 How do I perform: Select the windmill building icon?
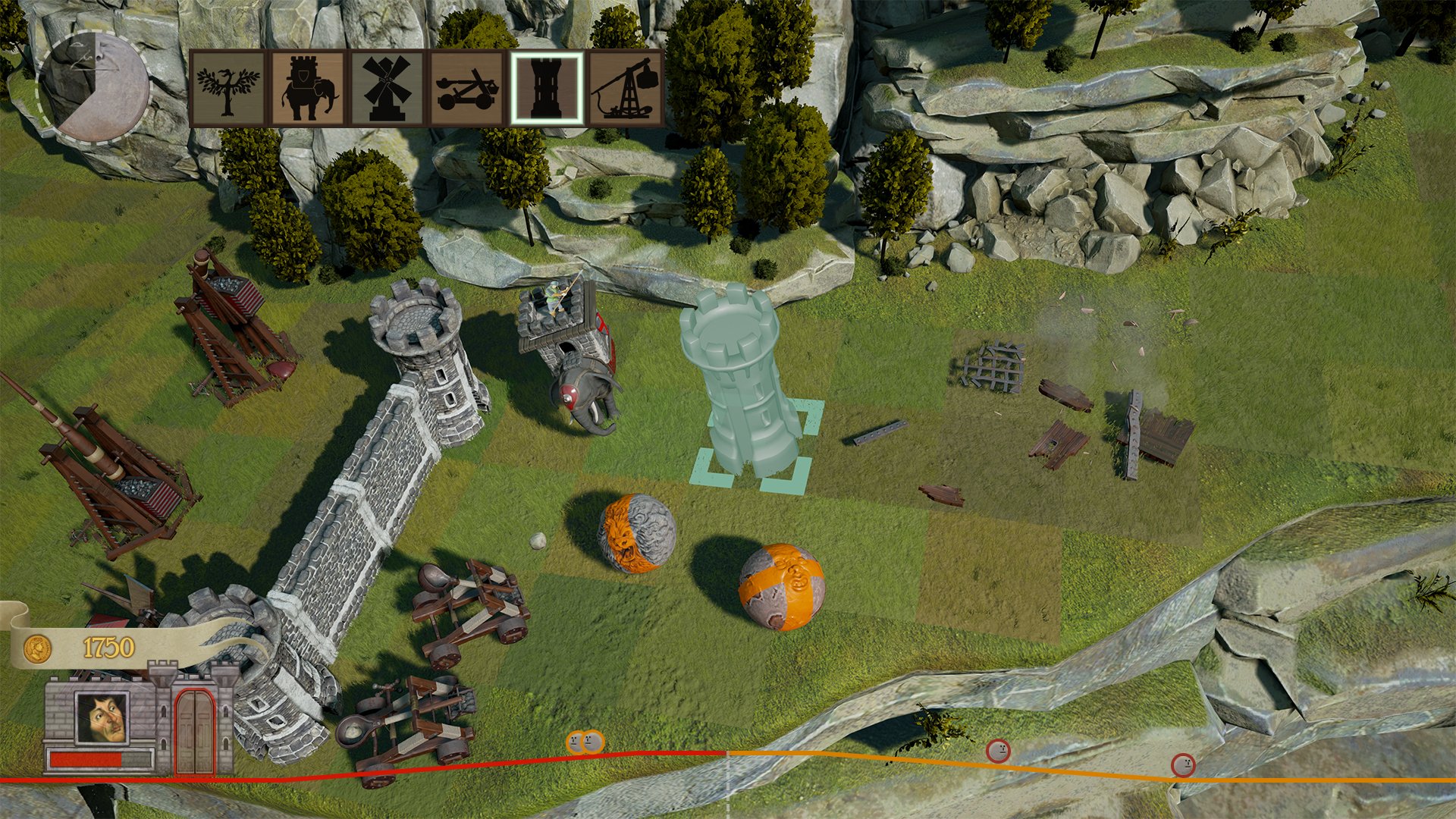click(x=387, y=87)
